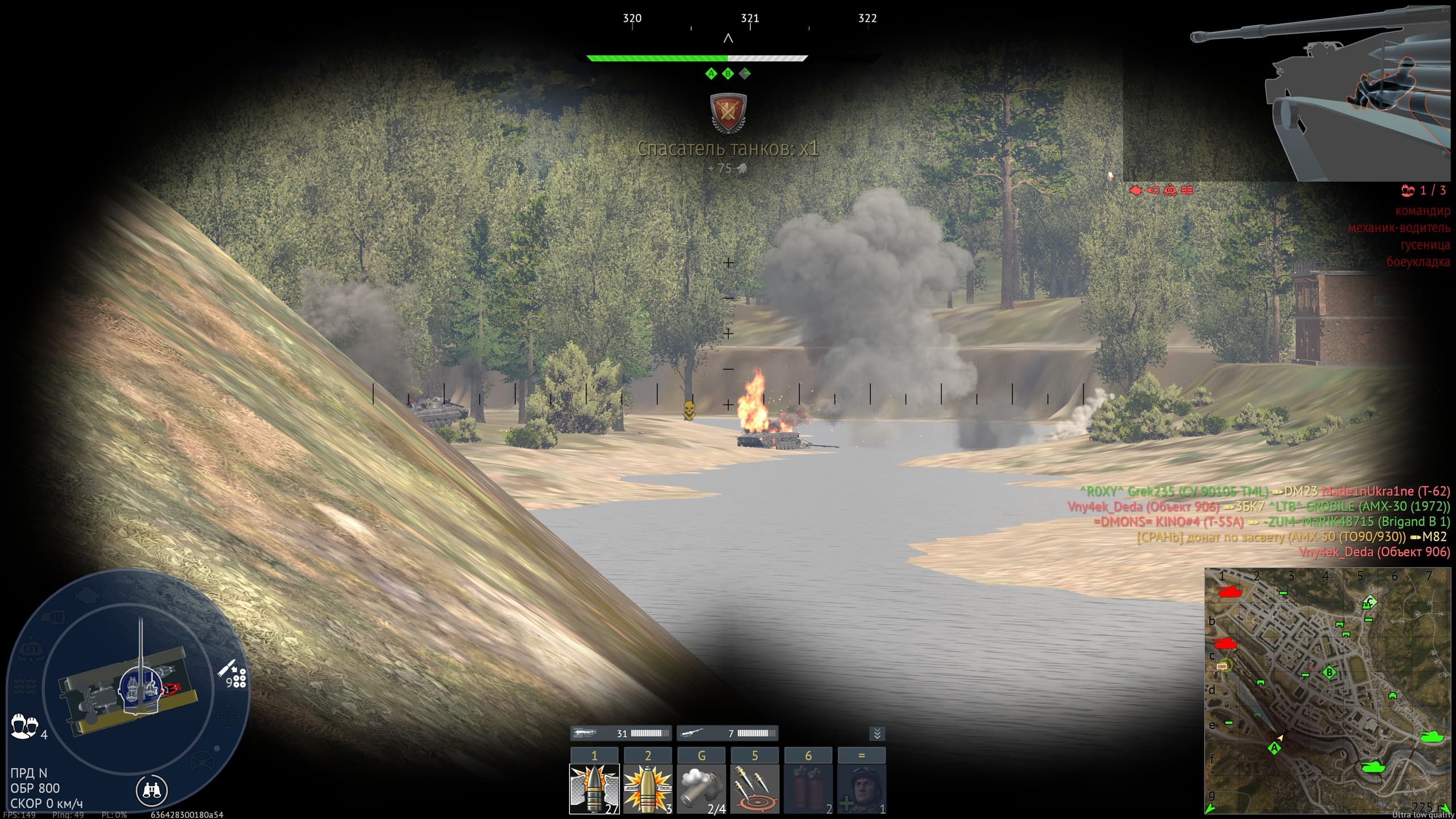Select the coaxial machine gun weapon panel
This screenshot has height=819, width=1456.
pyautogui.click(x=621, y=733)
